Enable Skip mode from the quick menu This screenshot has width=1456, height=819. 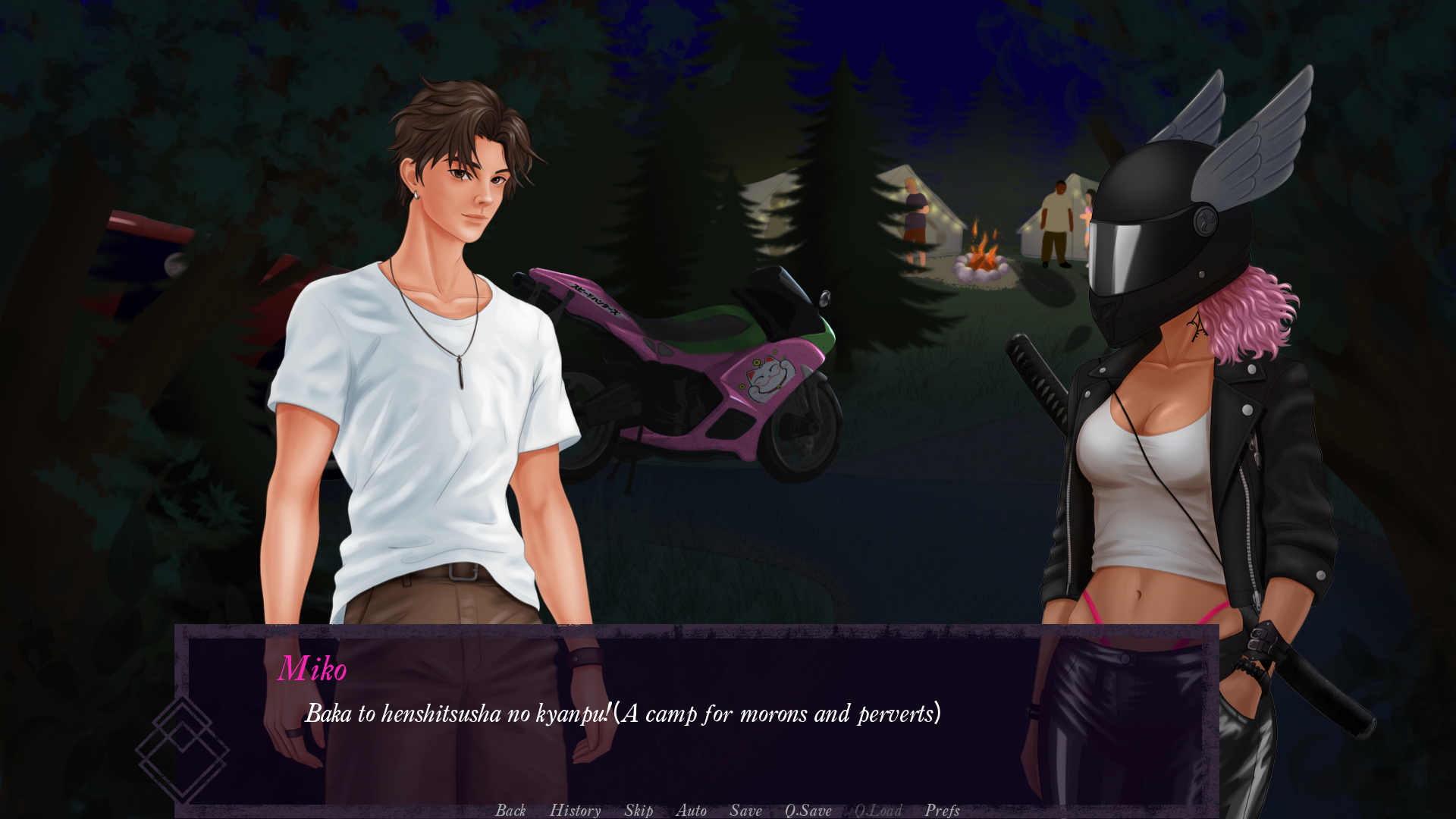pyautogui.click(x=638, y=811)
